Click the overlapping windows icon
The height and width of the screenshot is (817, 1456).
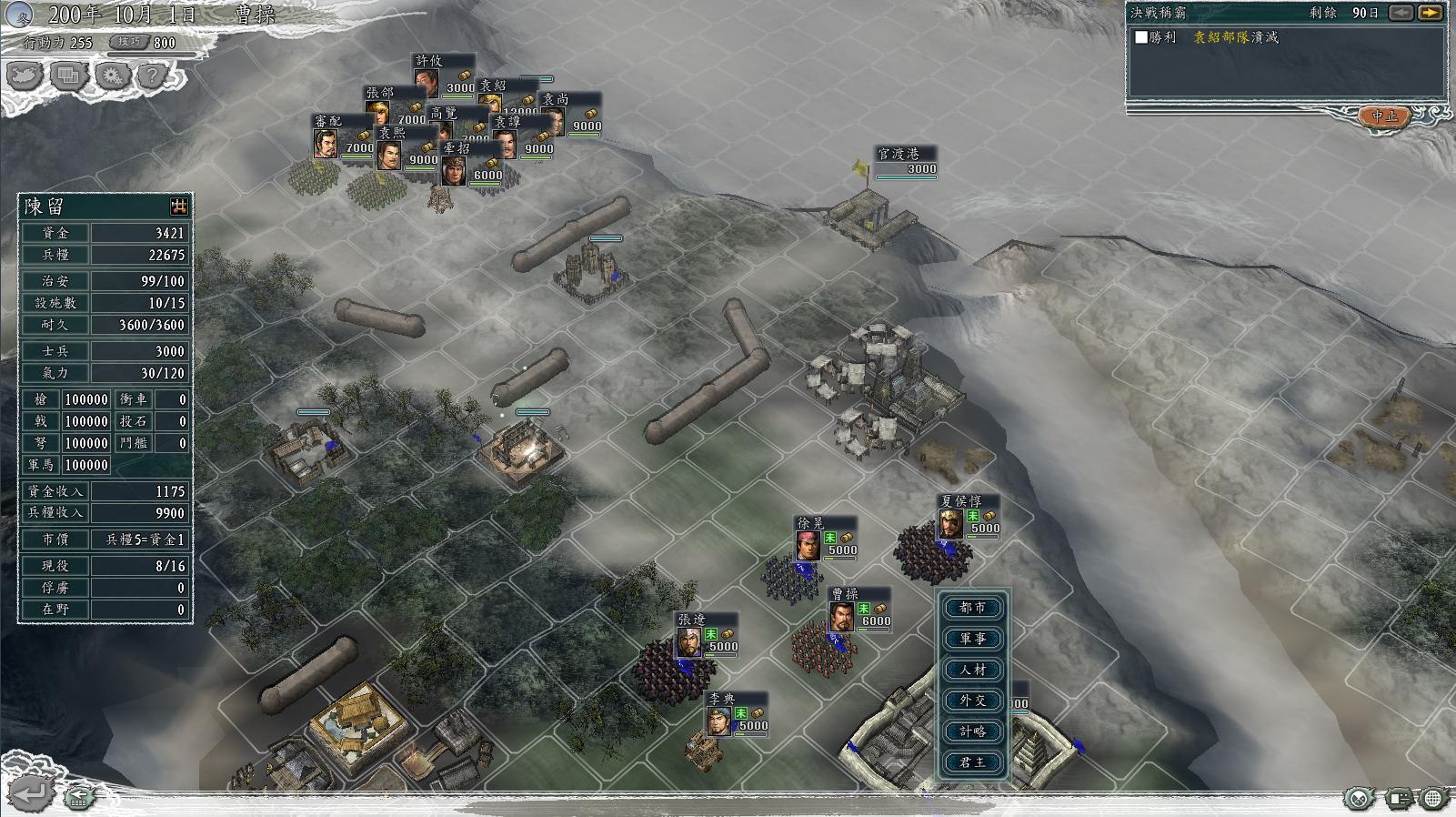click(68, 76)
